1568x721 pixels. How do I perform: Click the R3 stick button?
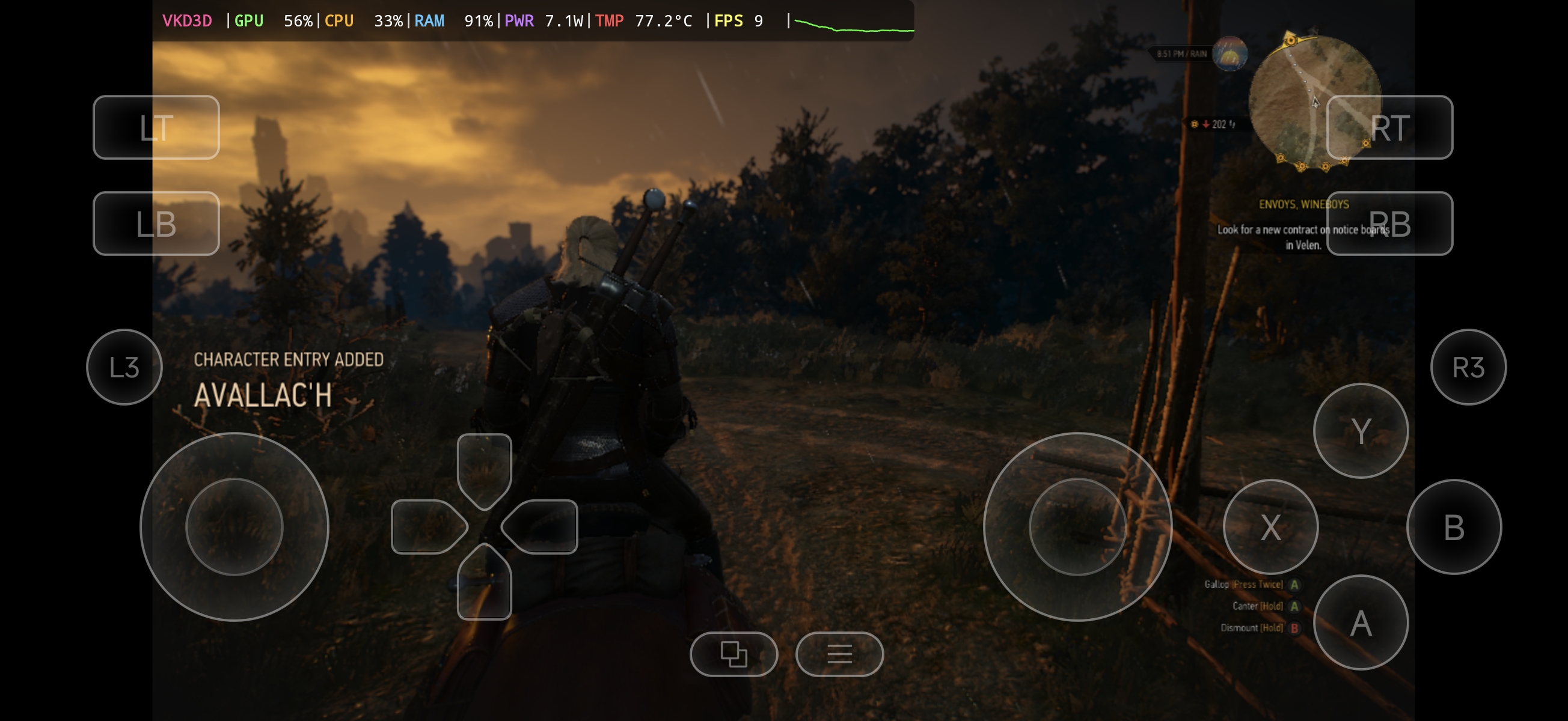pyautogui.click(x=1468, y=367)
